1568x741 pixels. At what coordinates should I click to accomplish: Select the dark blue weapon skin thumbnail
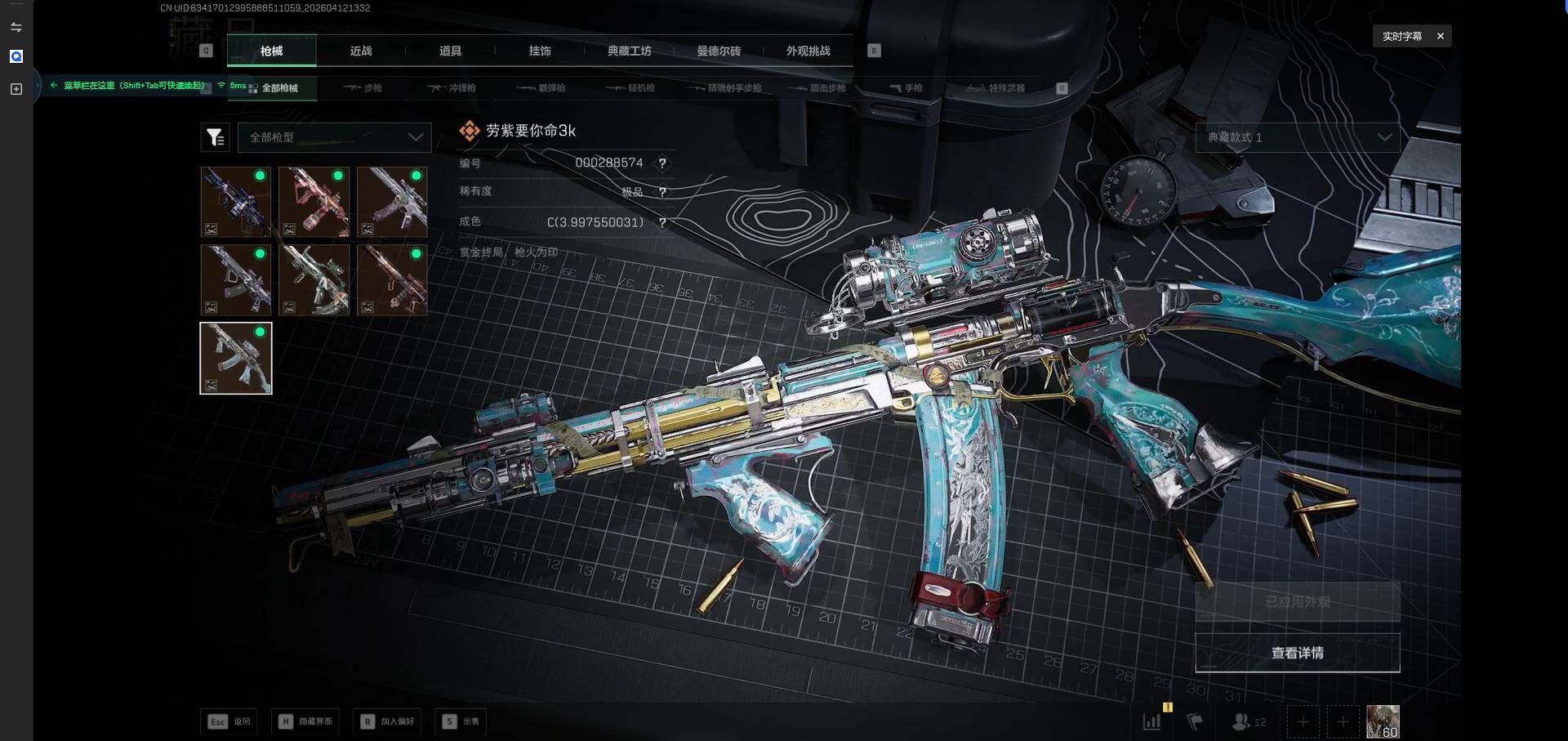[x=236, y=202]
